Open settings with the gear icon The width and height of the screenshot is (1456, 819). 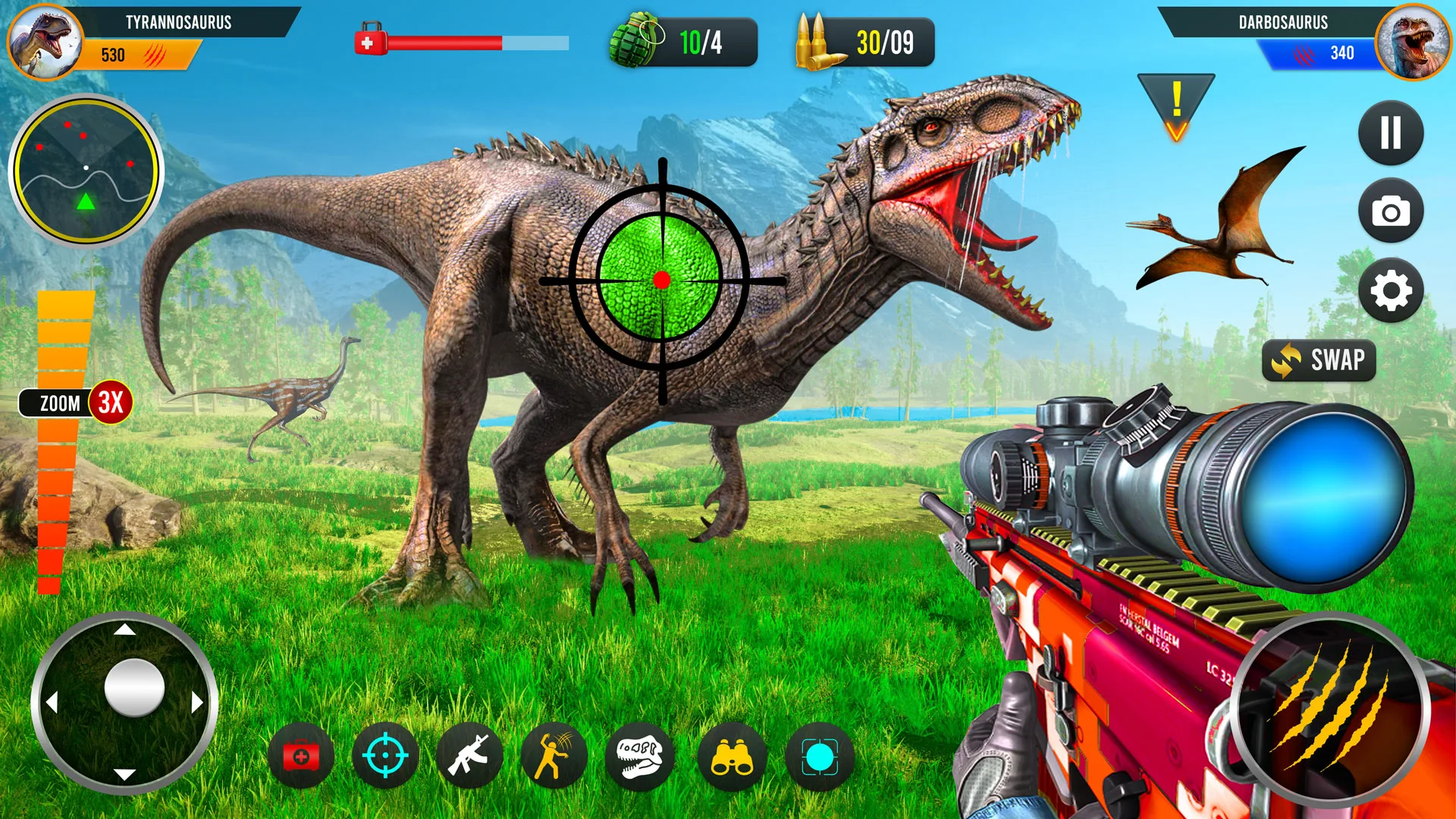[1390, 290]
